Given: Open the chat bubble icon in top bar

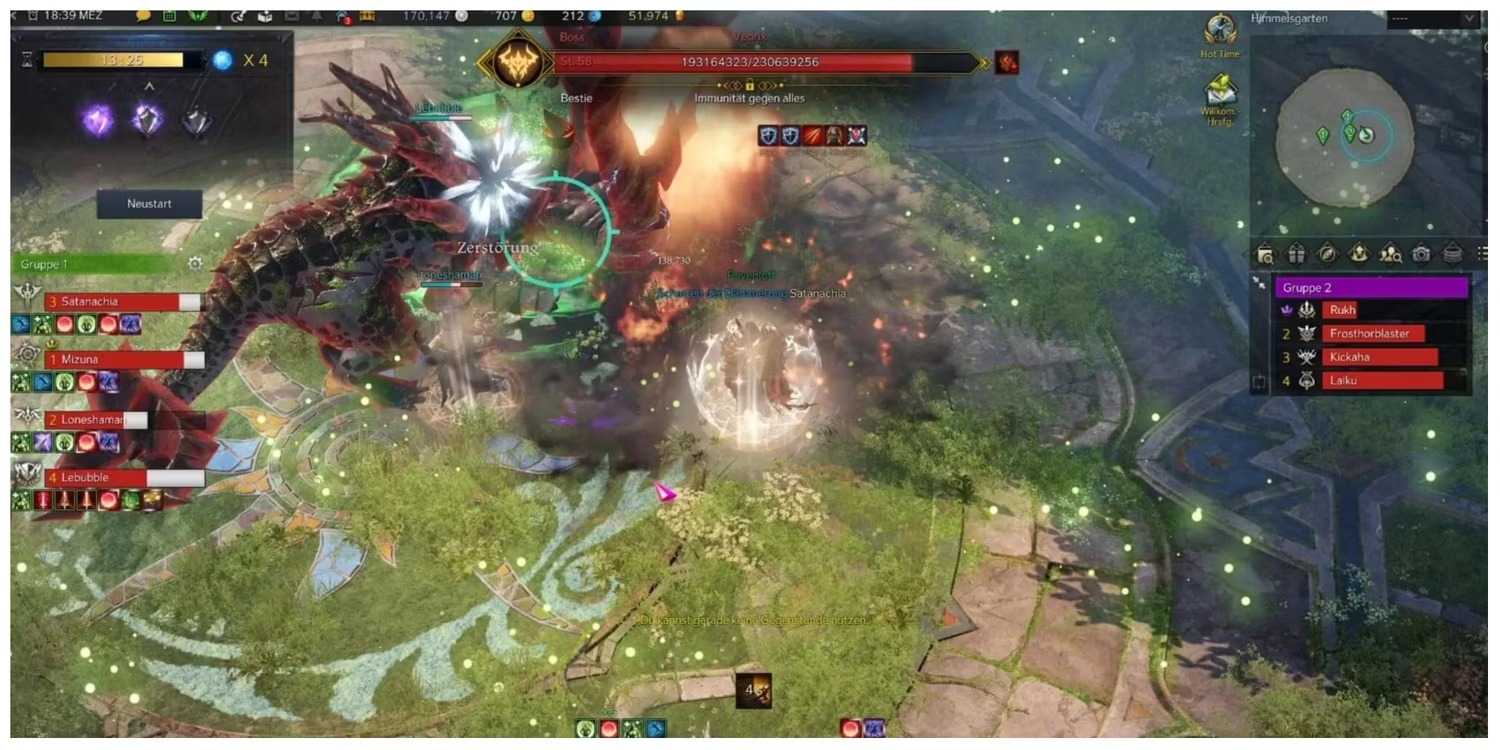Looking at the screenshot, I should (x=142, y=16).
